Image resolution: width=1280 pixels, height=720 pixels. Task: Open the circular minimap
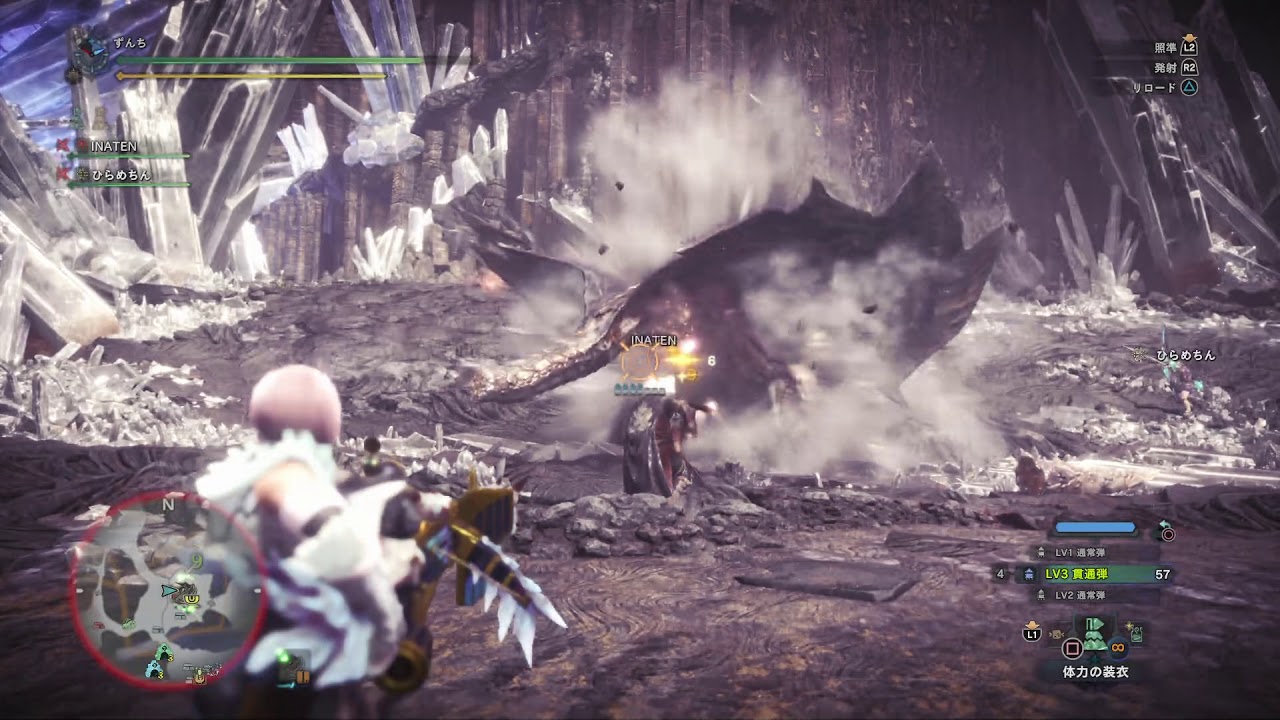pos(168,590)
